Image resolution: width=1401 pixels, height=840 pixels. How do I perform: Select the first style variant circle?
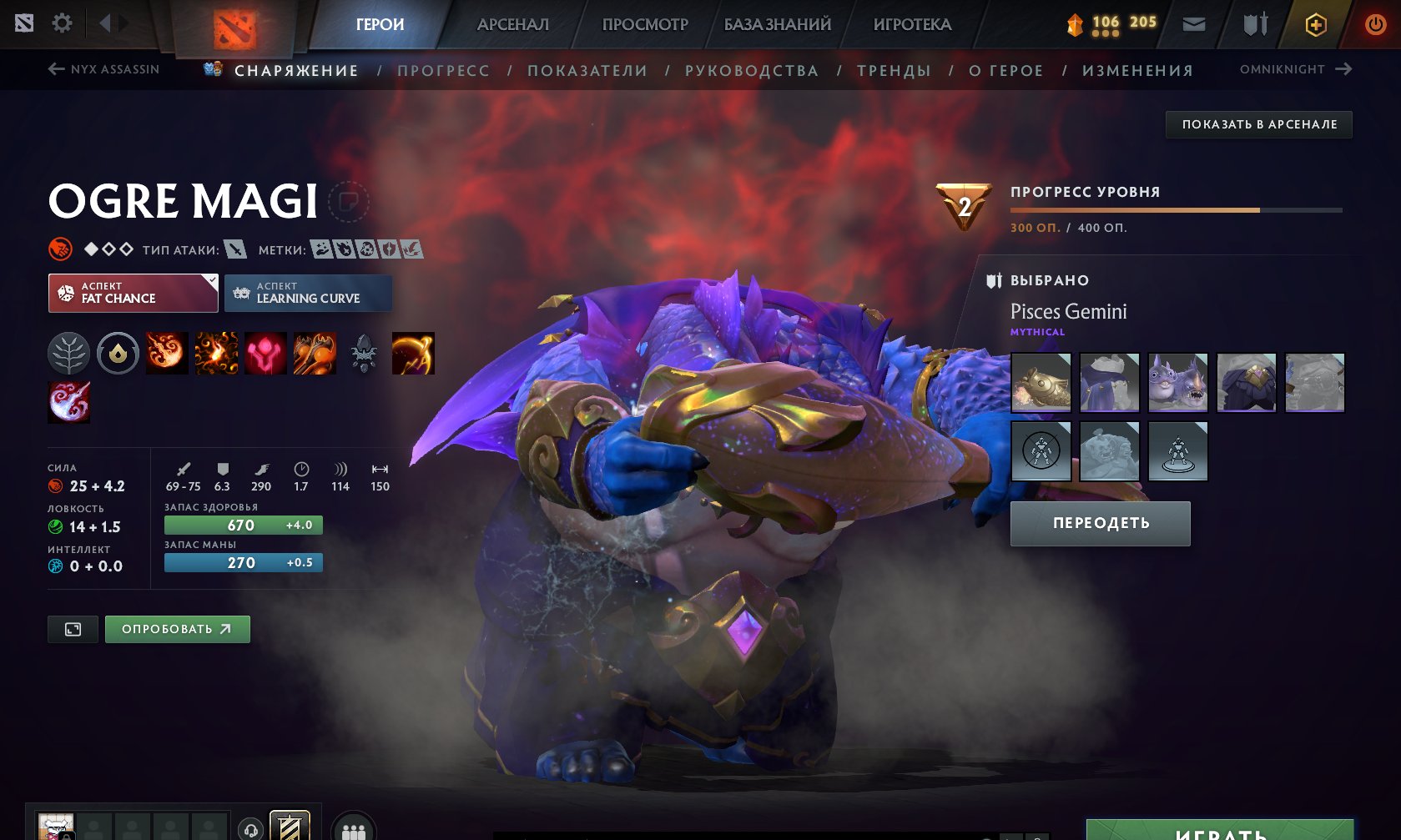[x=1041, y=451]
